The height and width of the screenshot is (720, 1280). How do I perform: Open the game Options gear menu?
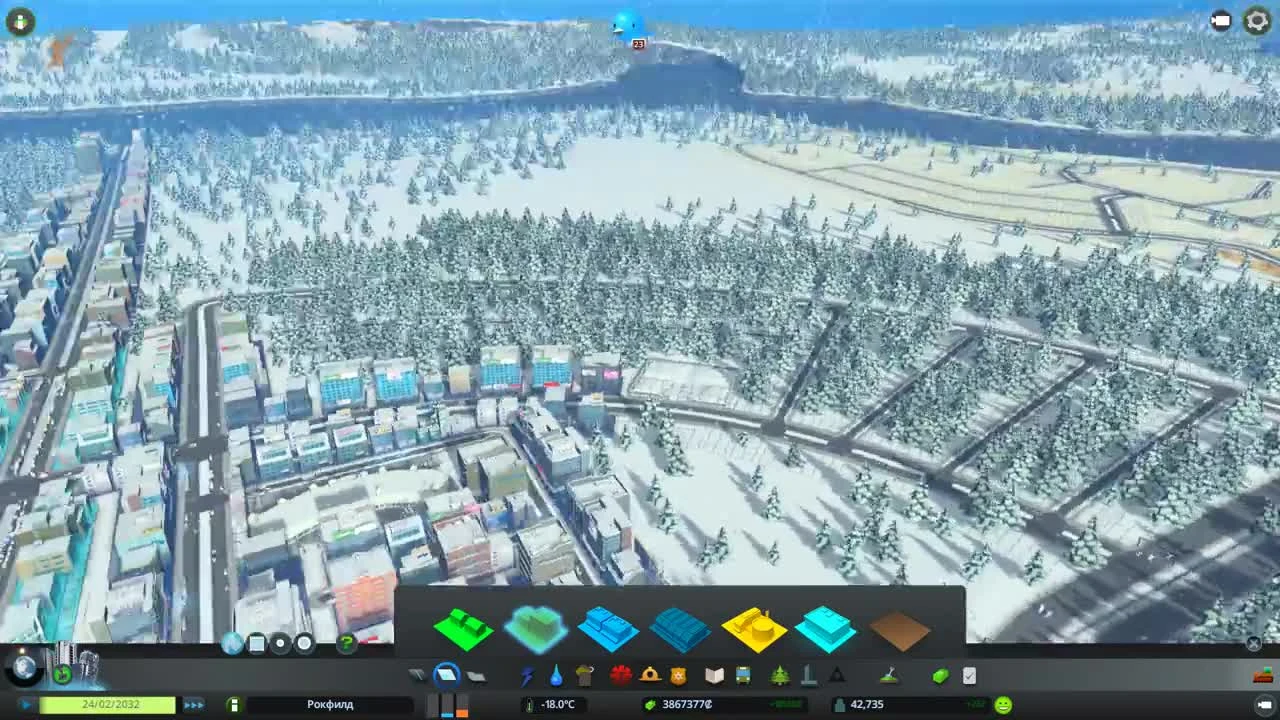[1257, 20]
